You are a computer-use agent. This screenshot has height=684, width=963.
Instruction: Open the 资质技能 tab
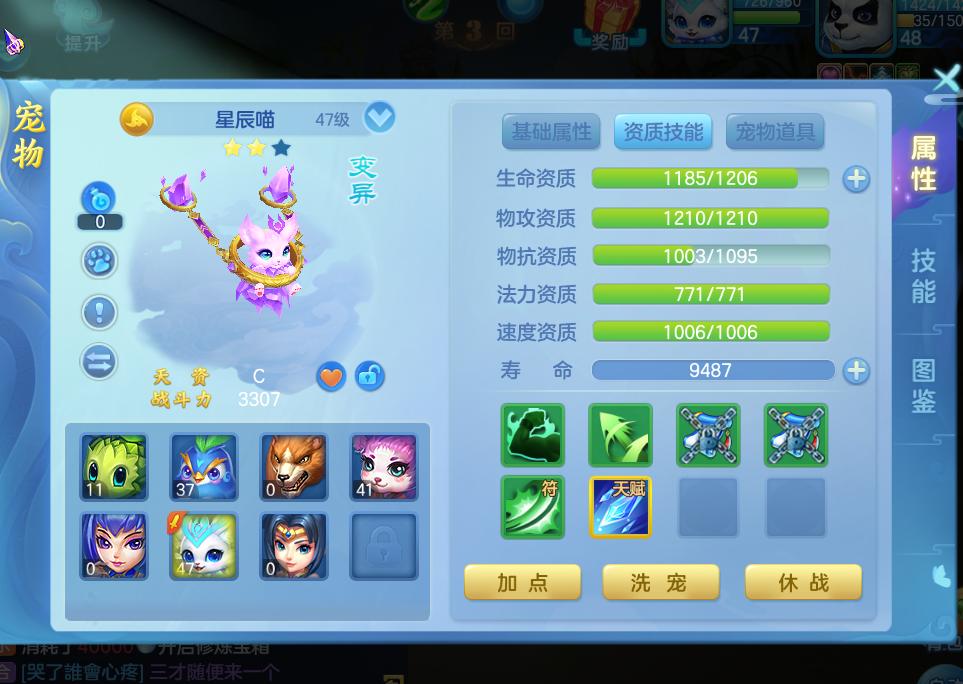pos(663,131)
